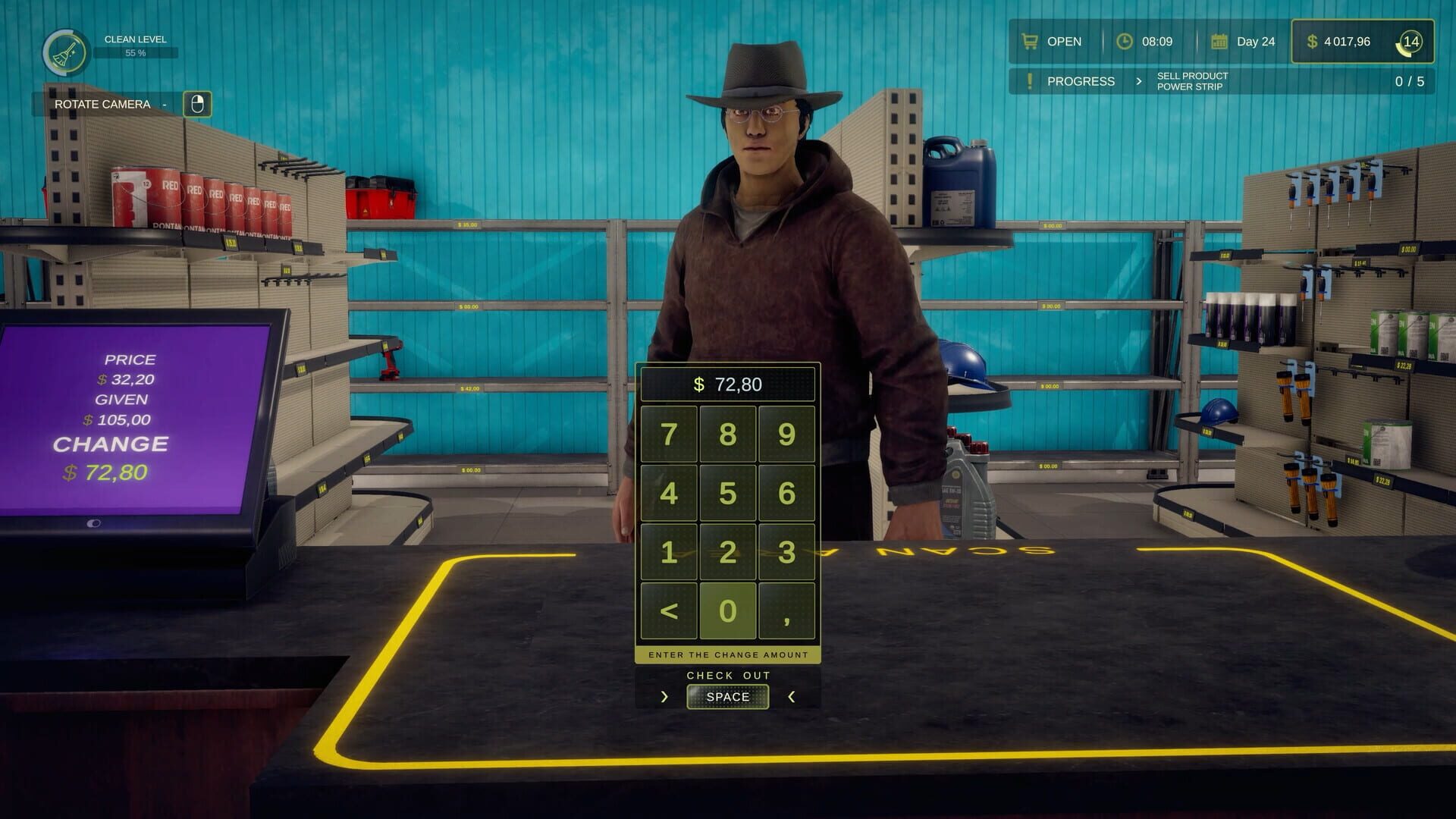
Task: Click the exclamation icon next to PROGRESS
Action: click(1030, 81)
